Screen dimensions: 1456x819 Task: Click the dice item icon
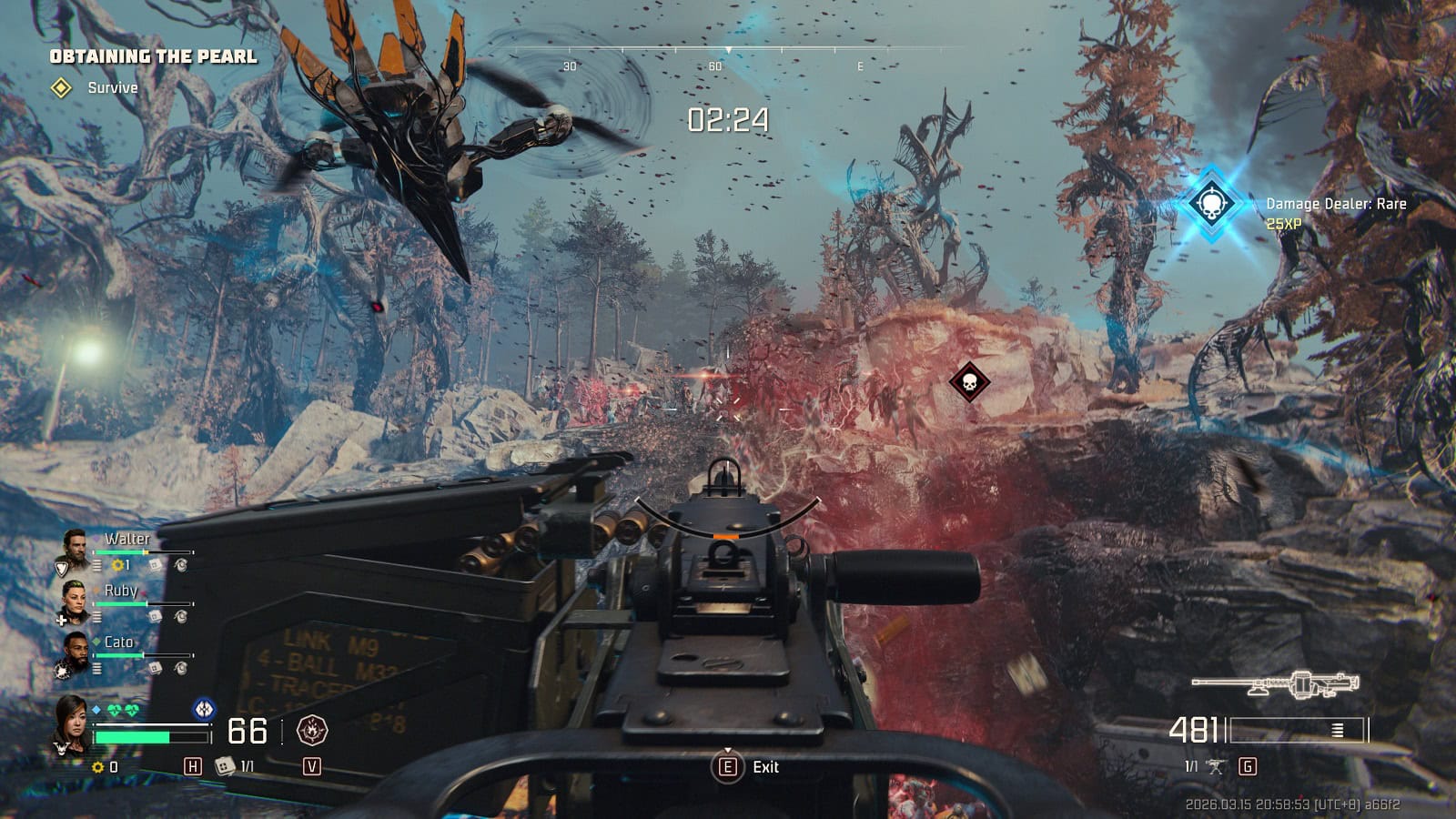(224, 766)
